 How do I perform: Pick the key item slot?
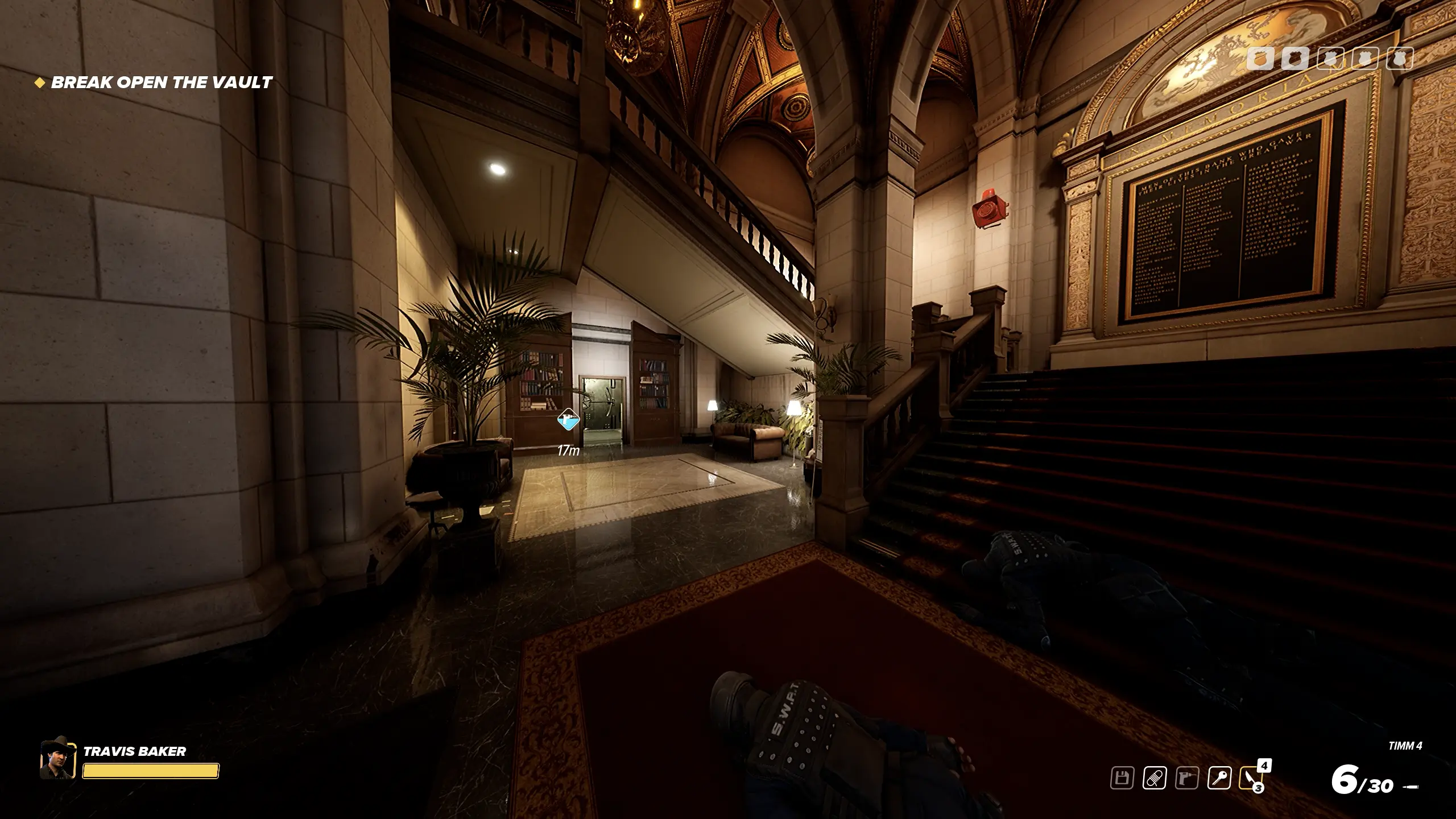pos(1219,777)
